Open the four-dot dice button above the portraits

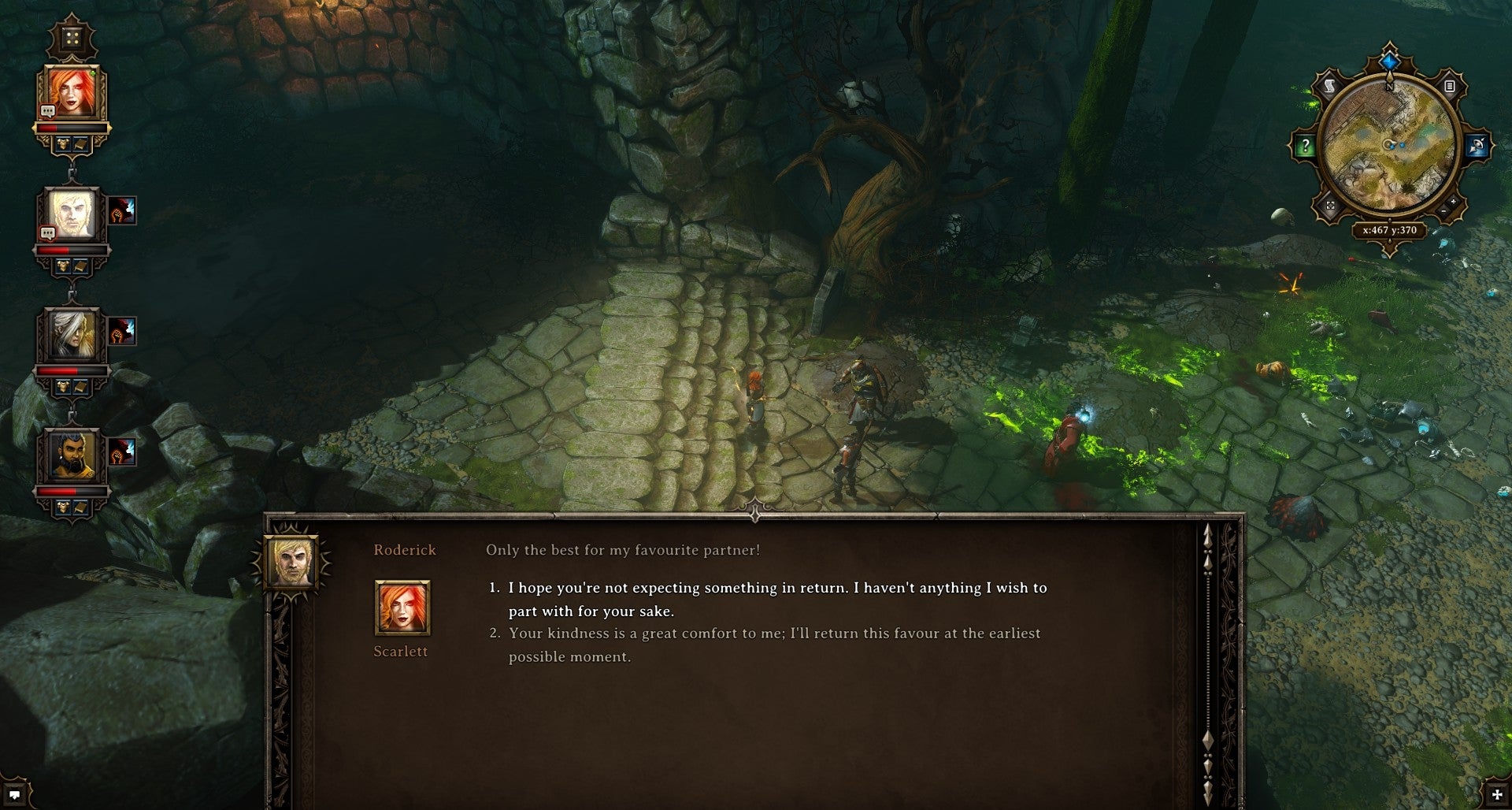coord(72,39)
